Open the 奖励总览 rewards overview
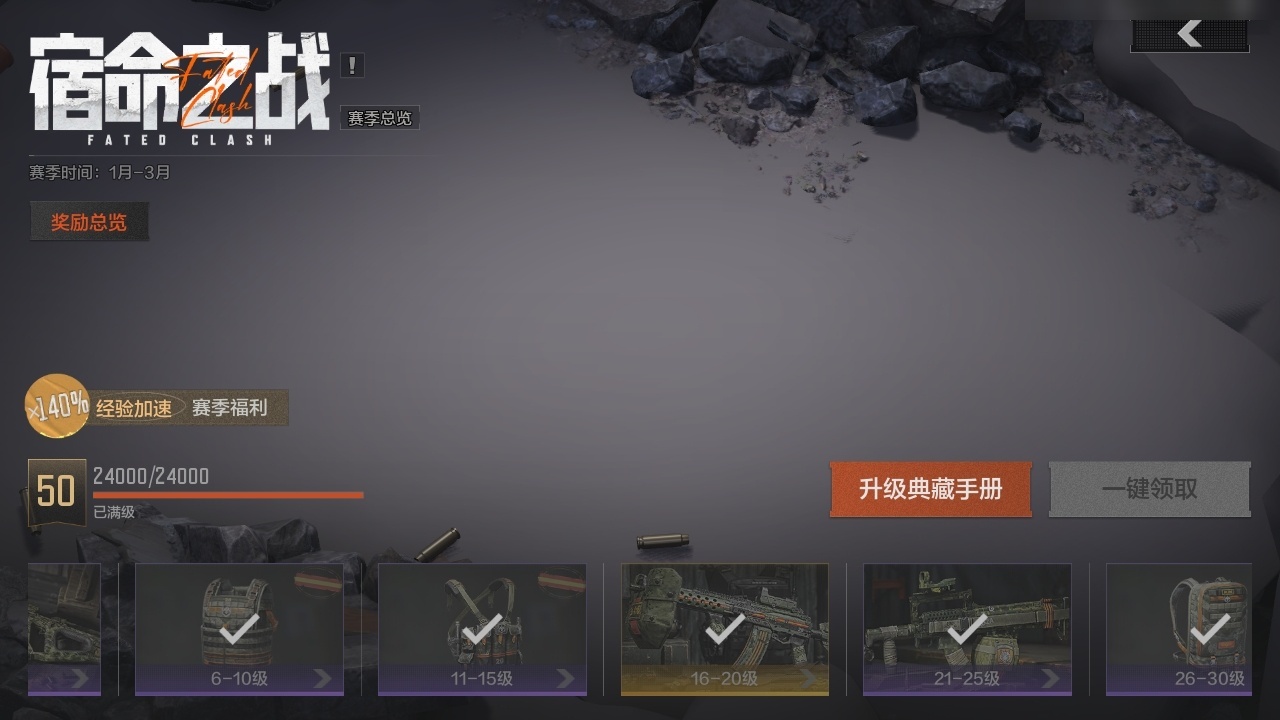The image size is (1280, 720). coord(88,222)
